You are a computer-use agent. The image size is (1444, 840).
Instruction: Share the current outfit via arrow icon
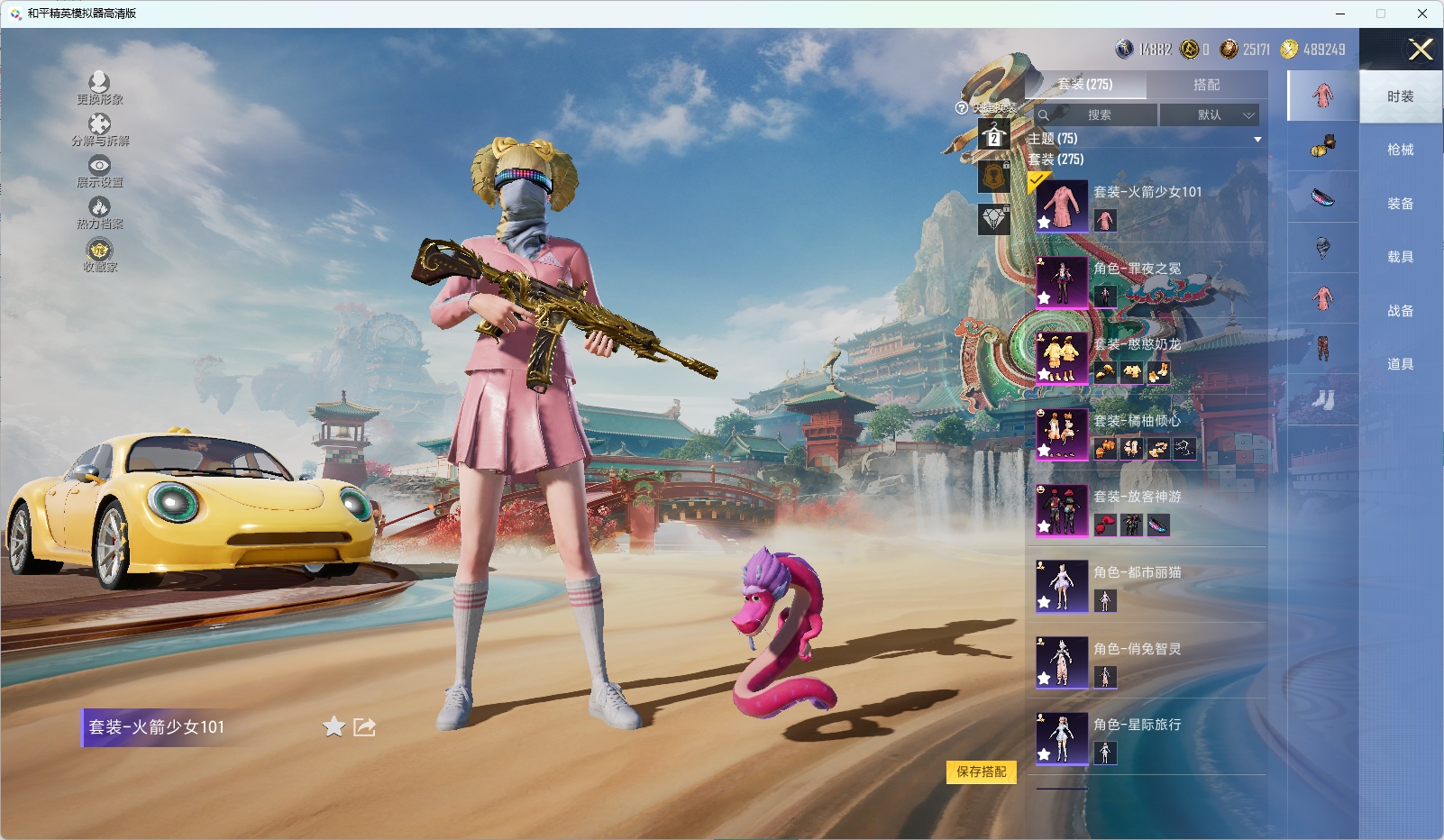(x=364, y=727)
